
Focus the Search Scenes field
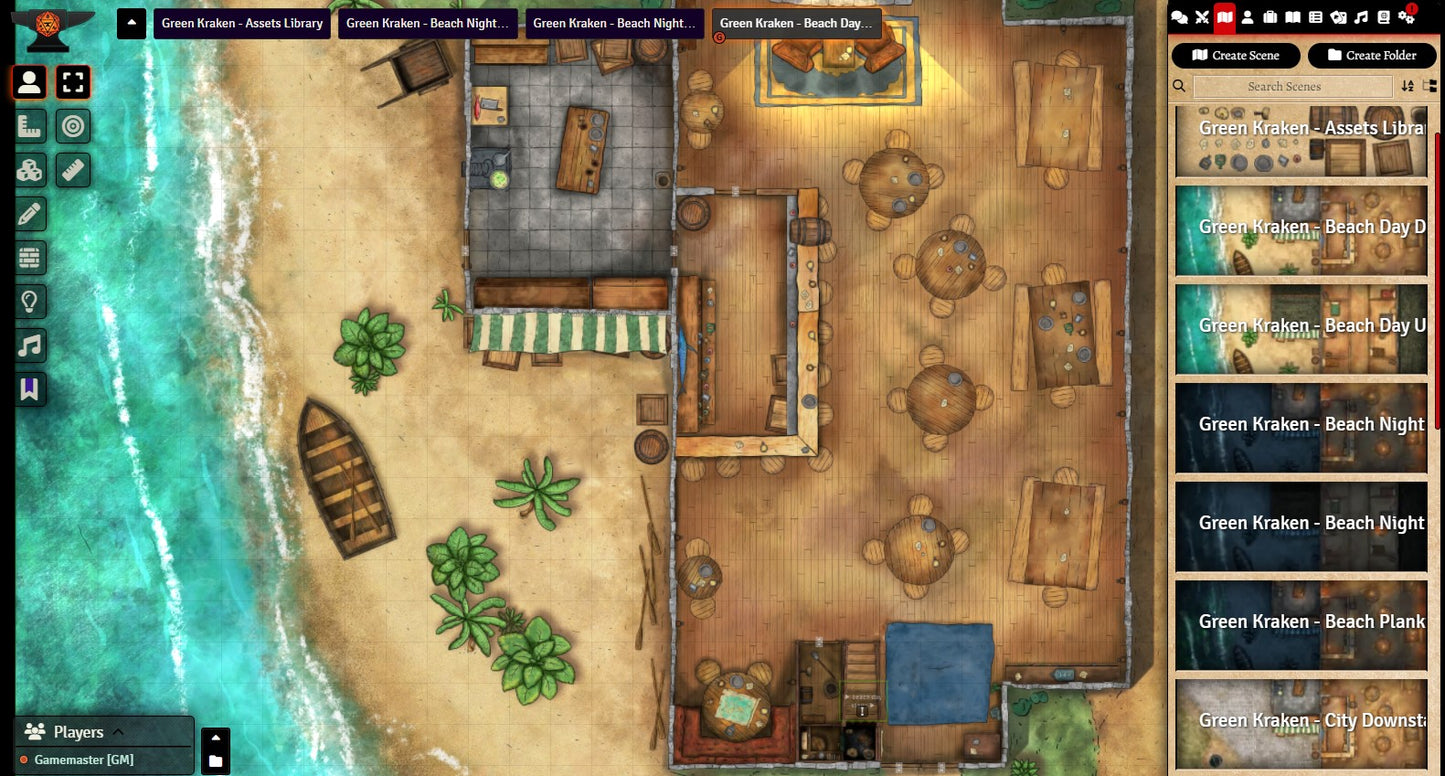1283,87
